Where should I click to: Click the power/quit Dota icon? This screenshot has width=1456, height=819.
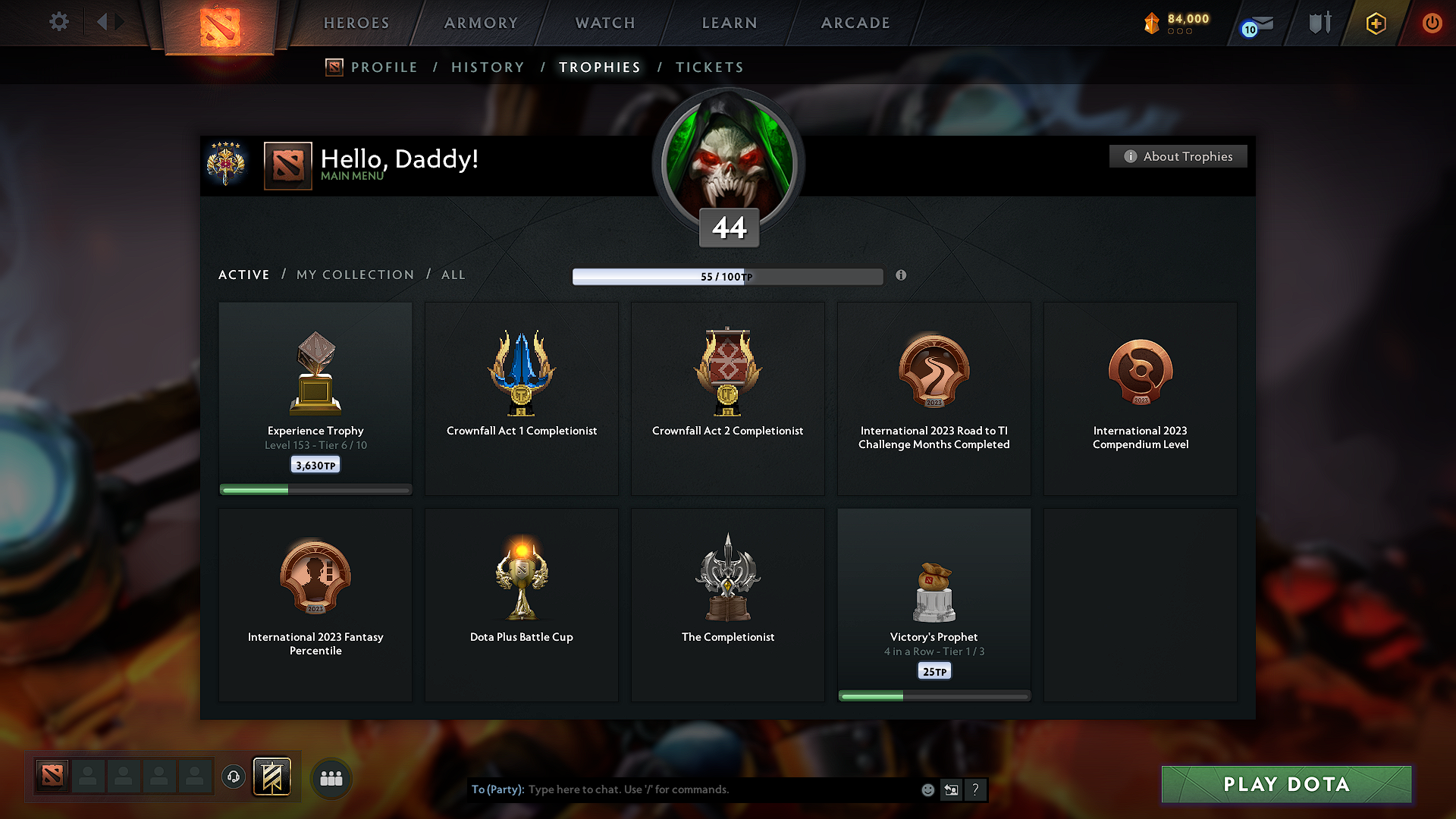[x=1432, y=23]
